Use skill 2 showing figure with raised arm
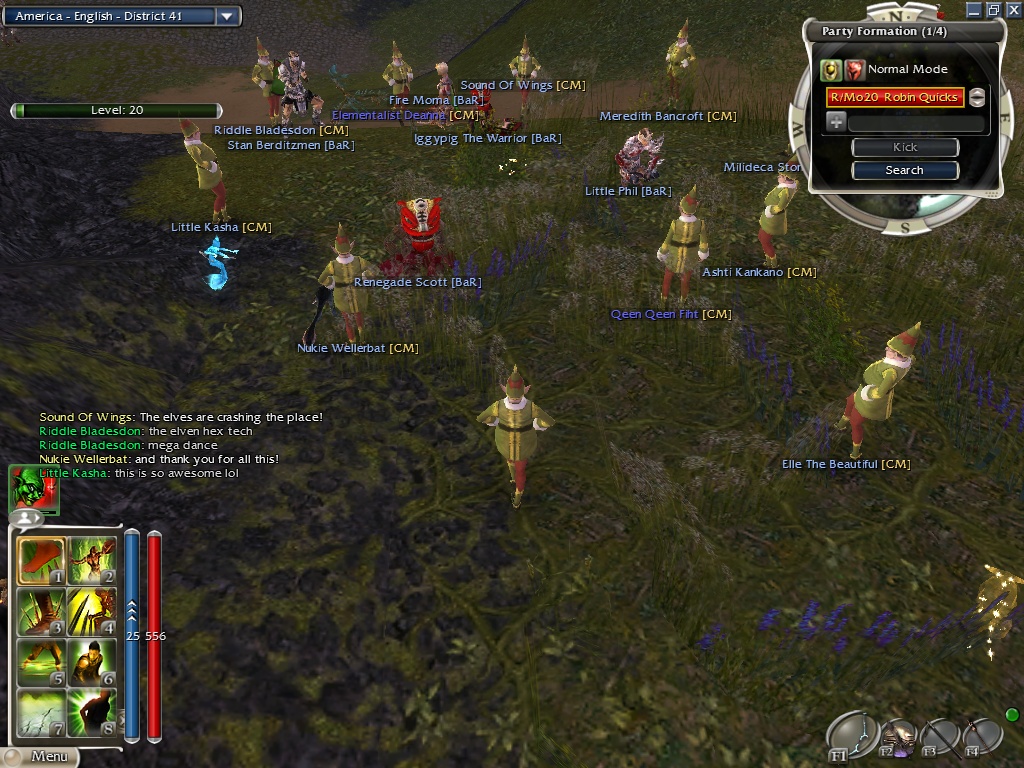The height and width of the screenshot is (768, 1024). coord(91,562)
